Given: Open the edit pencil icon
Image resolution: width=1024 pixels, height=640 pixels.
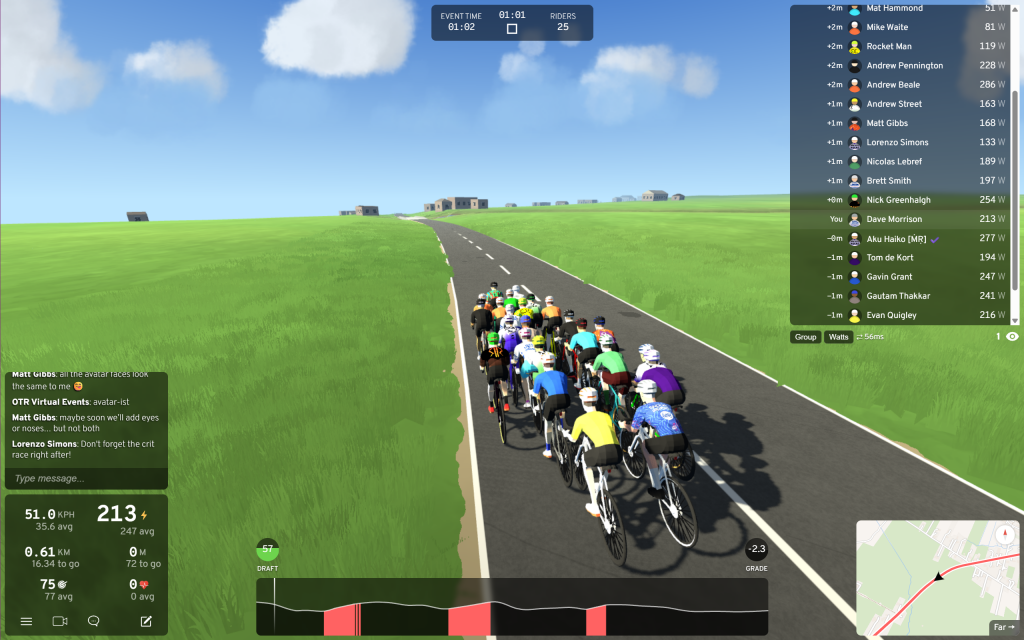Looking at the screenshot, I should tap(146, 621).
